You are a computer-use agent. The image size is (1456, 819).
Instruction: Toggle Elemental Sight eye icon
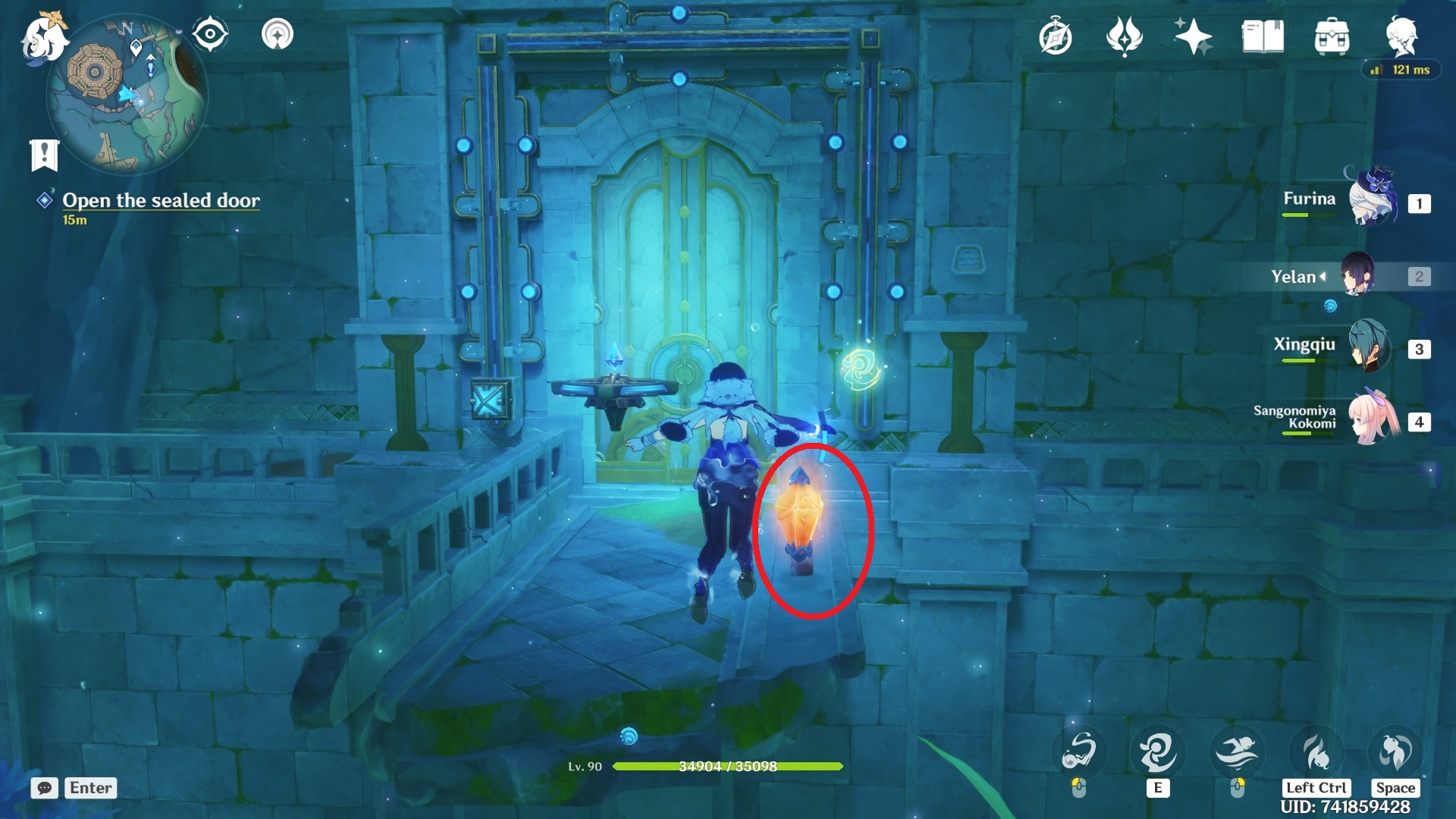coord(210,34)
